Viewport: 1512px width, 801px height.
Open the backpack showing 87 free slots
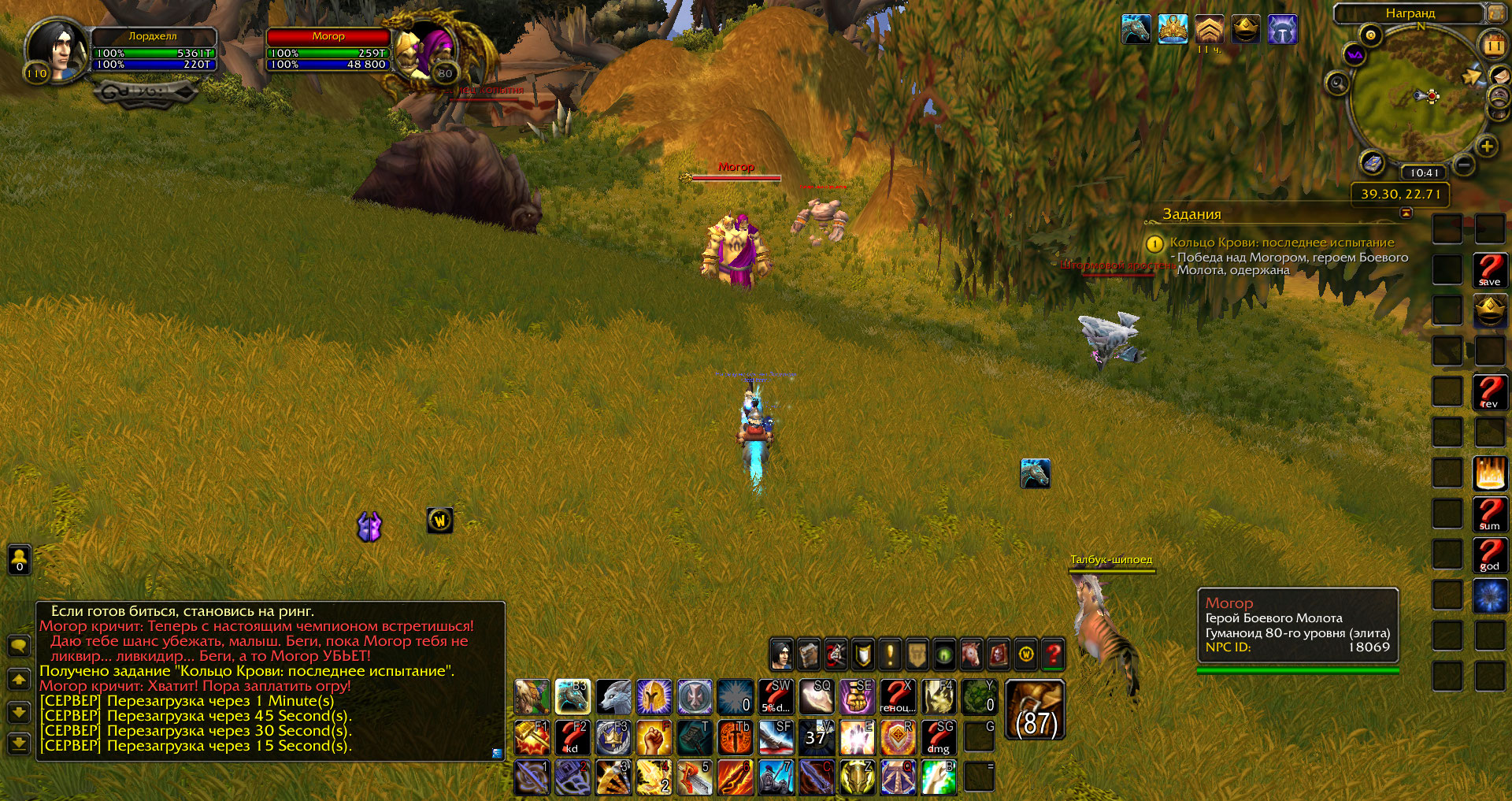click(1035, 710)
